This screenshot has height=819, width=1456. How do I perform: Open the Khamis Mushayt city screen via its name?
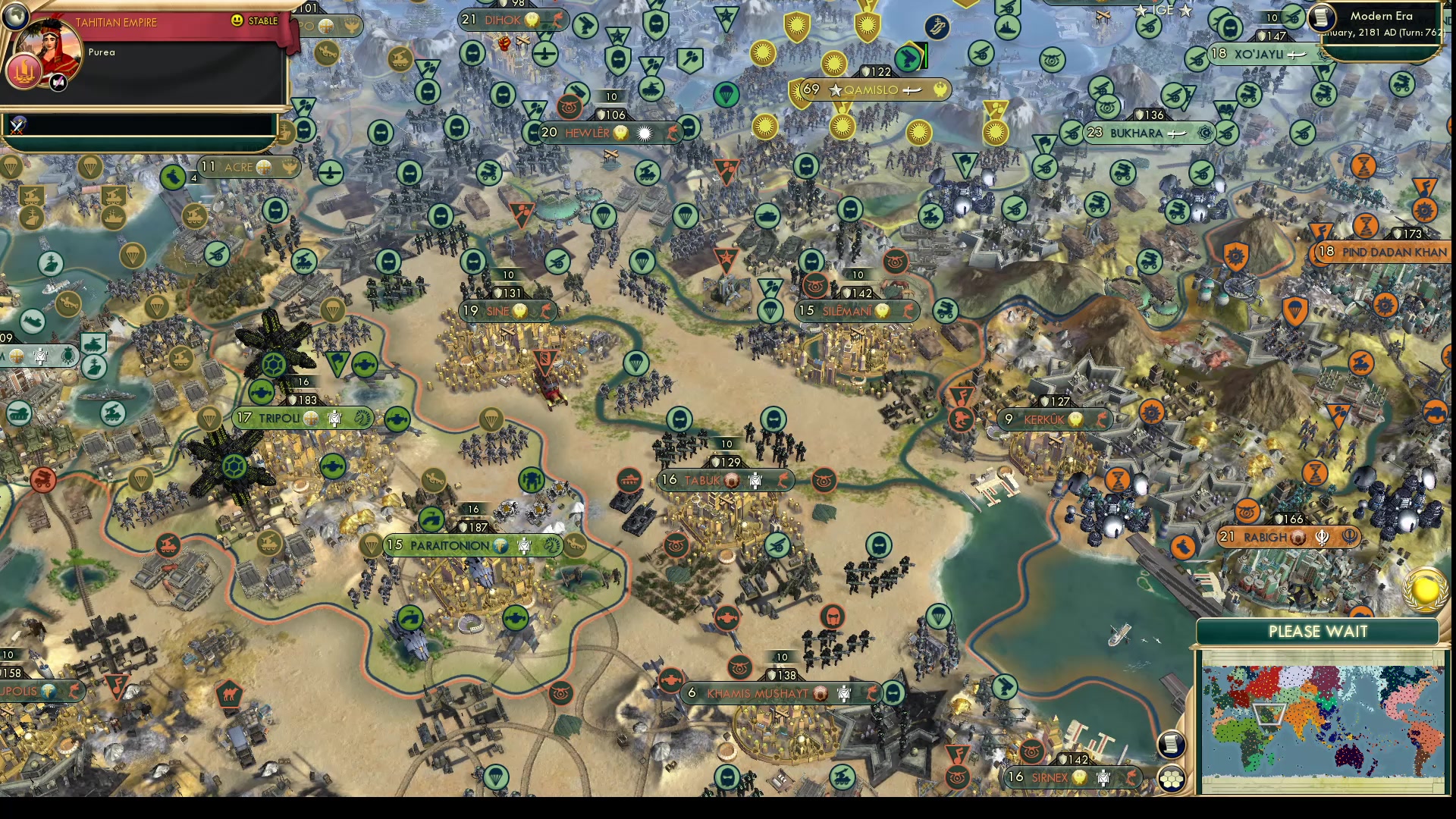pos(758,692)
